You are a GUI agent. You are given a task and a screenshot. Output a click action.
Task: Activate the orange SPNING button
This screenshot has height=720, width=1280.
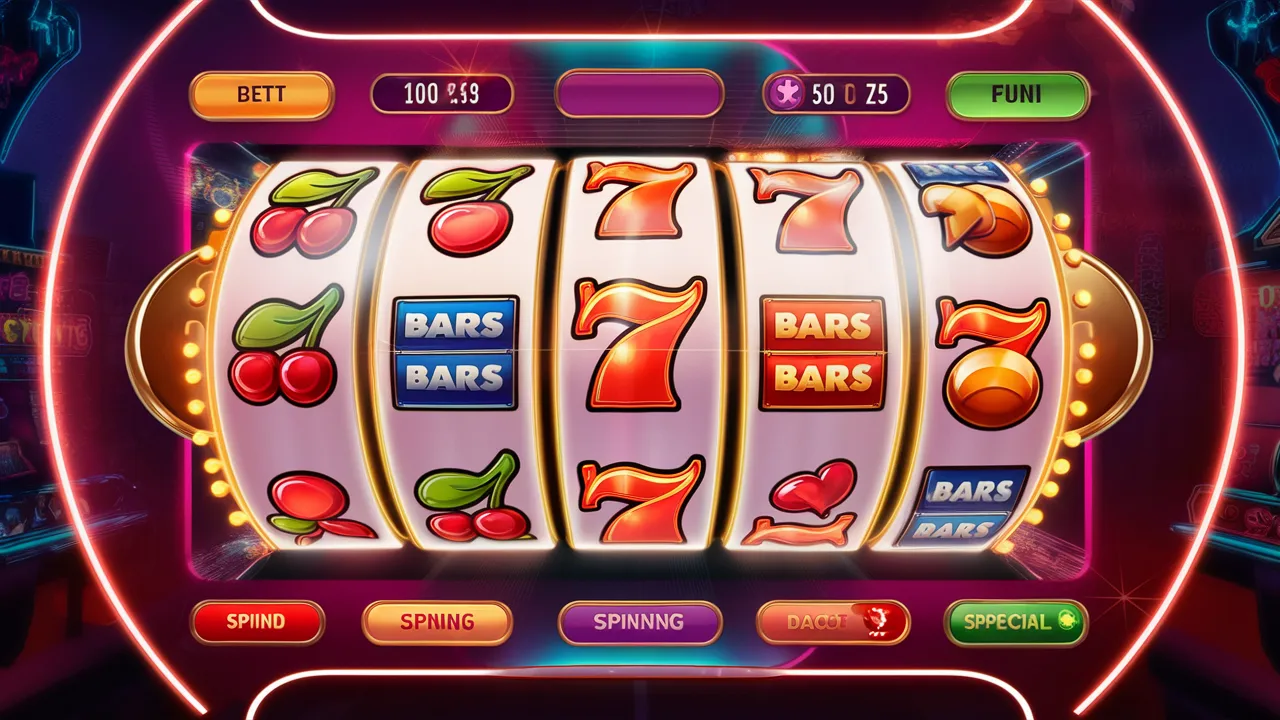pos(437,621)
